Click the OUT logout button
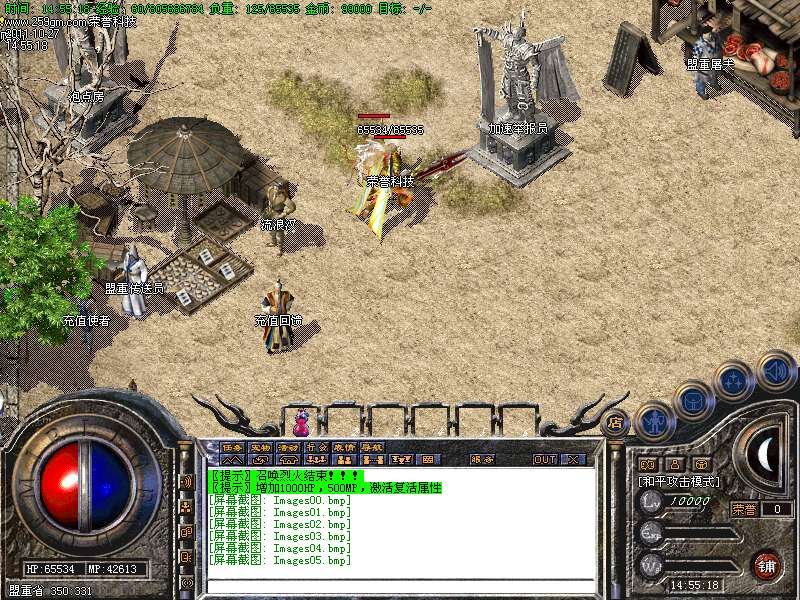Viewport: 800px width, 600px height. (544, 460)
